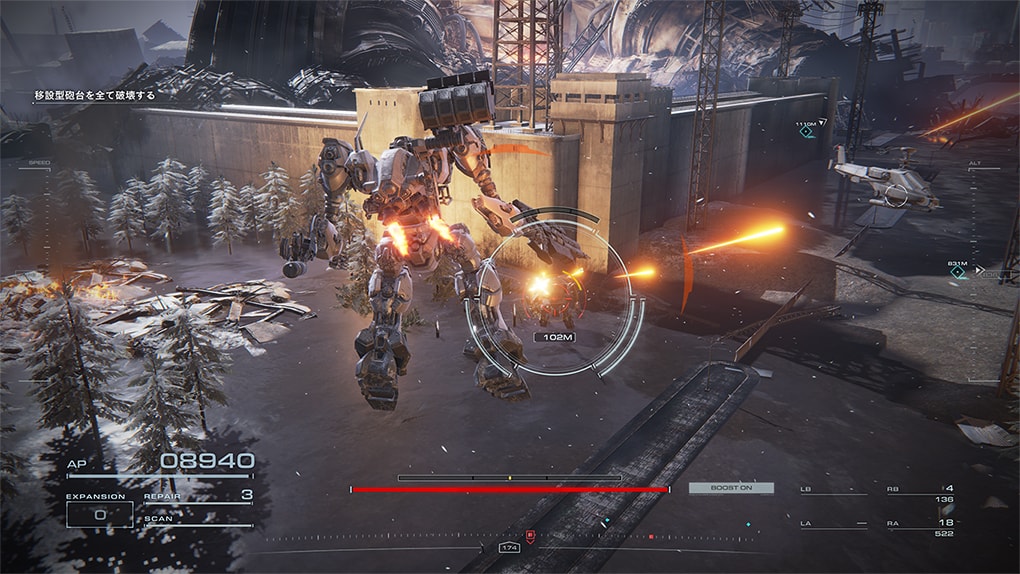The width and height of the screenshot is (1020, 574).
Task: Use the Repair kit indicator
Action: [198, 496]
